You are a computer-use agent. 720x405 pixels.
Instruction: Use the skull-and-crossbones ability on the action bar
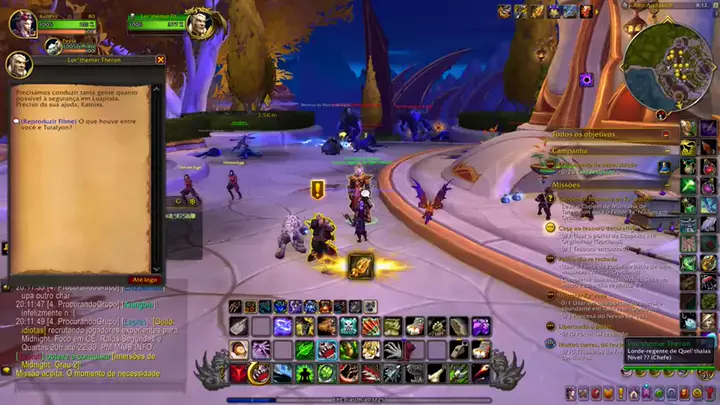[348, 326]
